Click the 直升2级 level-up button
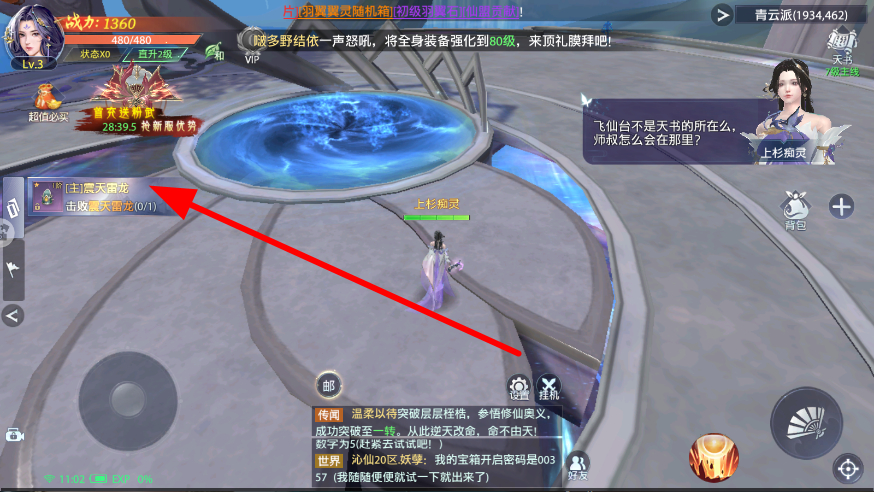 (160, 54)
